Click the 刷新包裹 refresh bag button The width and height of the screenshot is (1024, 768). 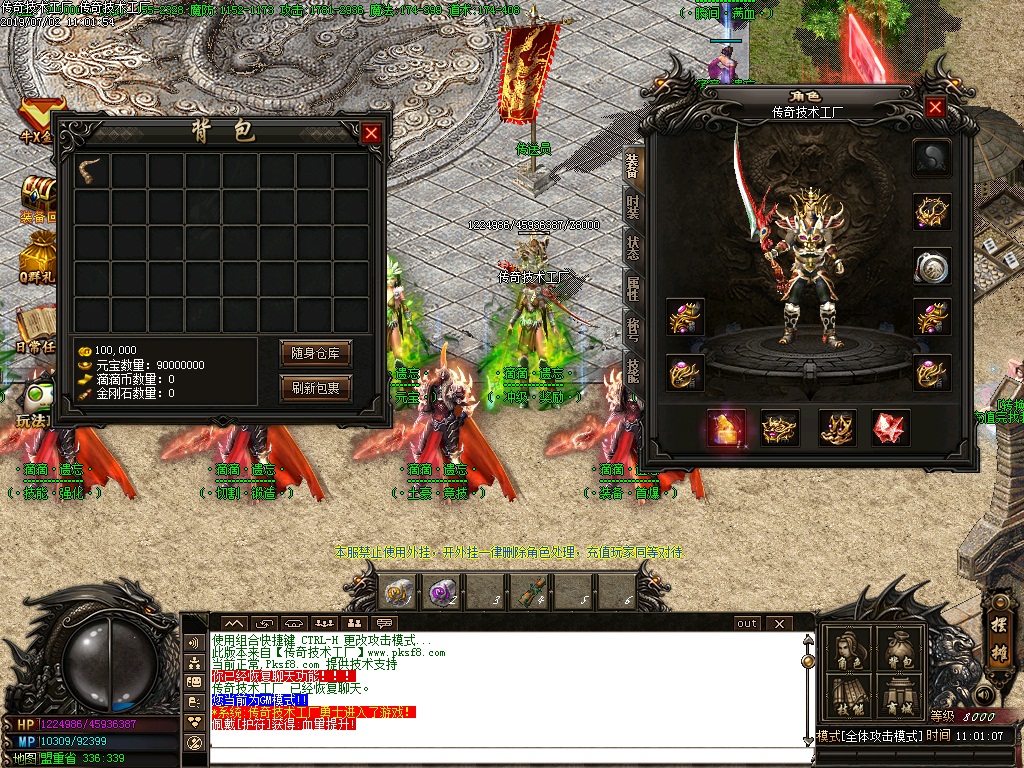click(316, 389)
